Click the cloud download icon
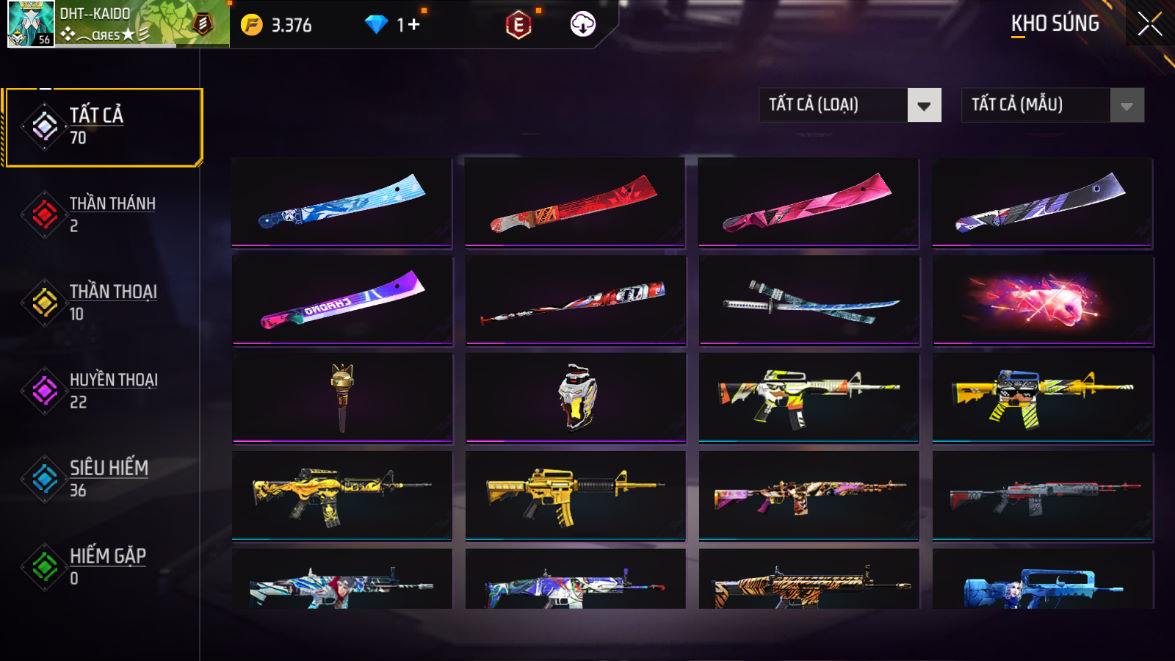 click(583, 25)
